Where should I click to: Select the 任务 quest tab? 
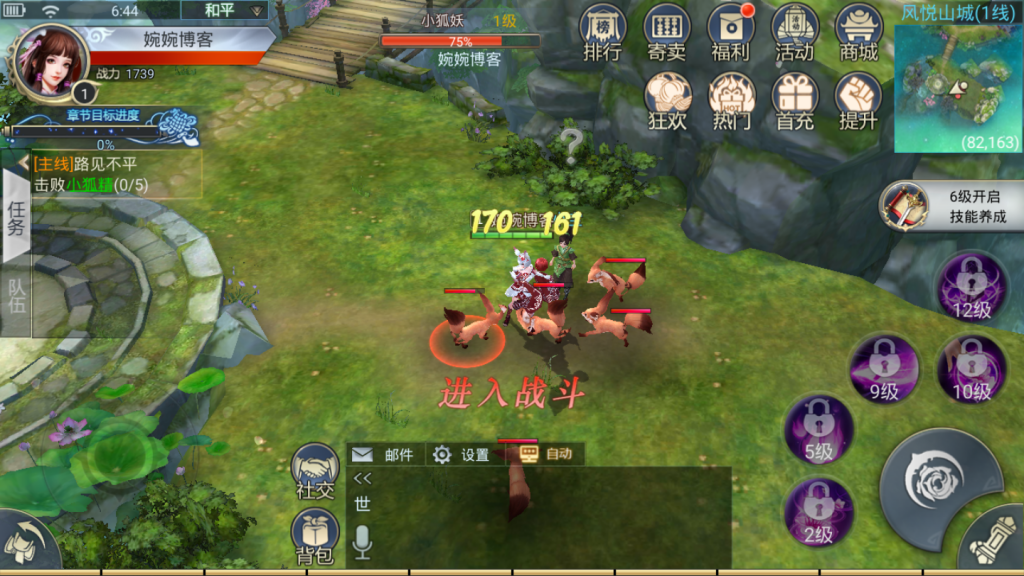[x=16, y=215]
